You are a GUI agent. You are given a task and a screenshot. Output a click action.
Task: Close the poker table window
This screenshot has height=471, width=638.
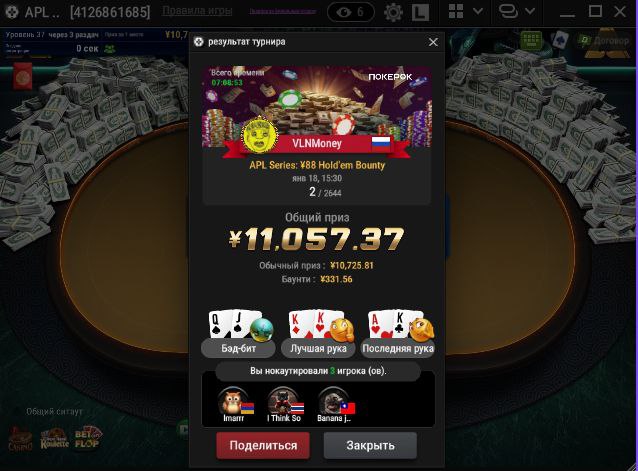tap(622, 13)
